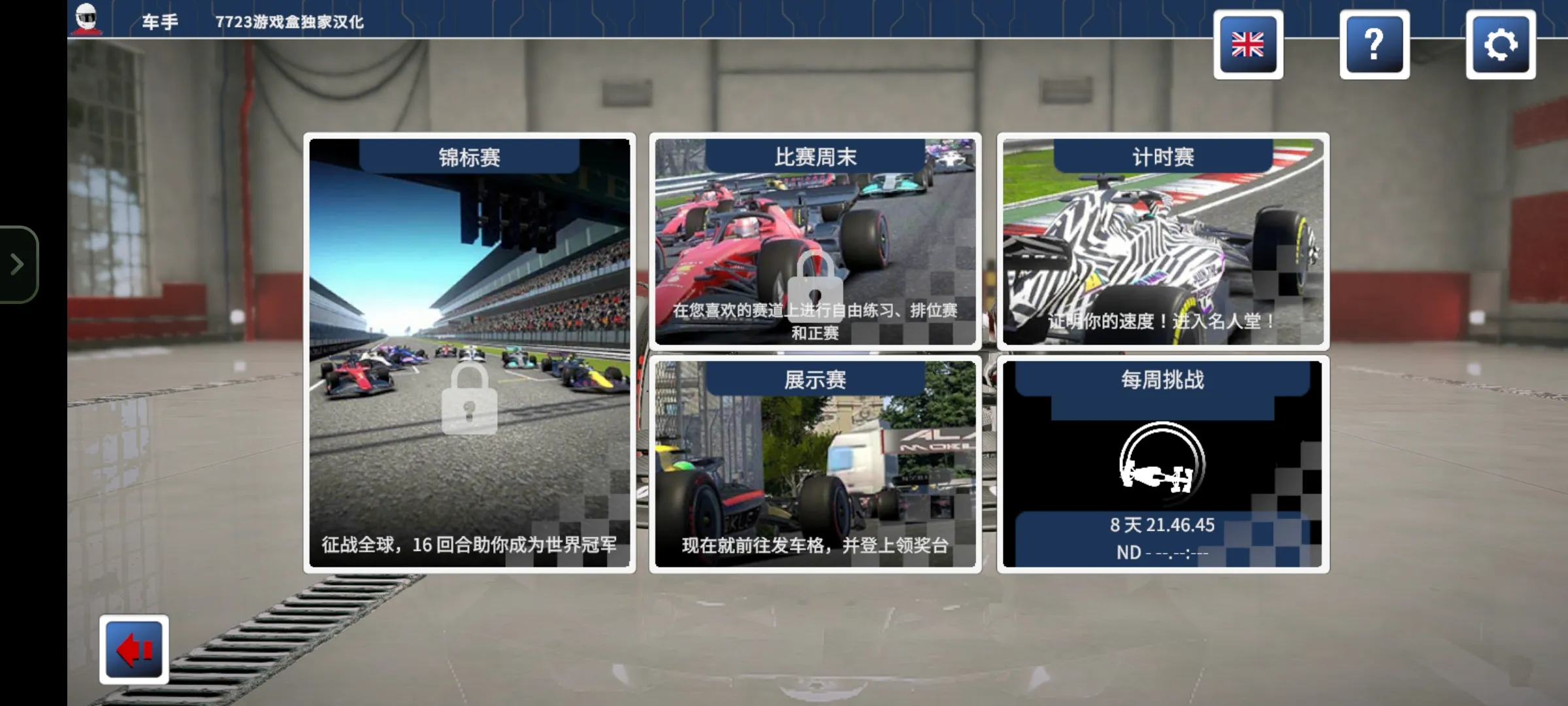Open the question mark help icon
The image size is (1568, 706).
[x=1375, y=46]
